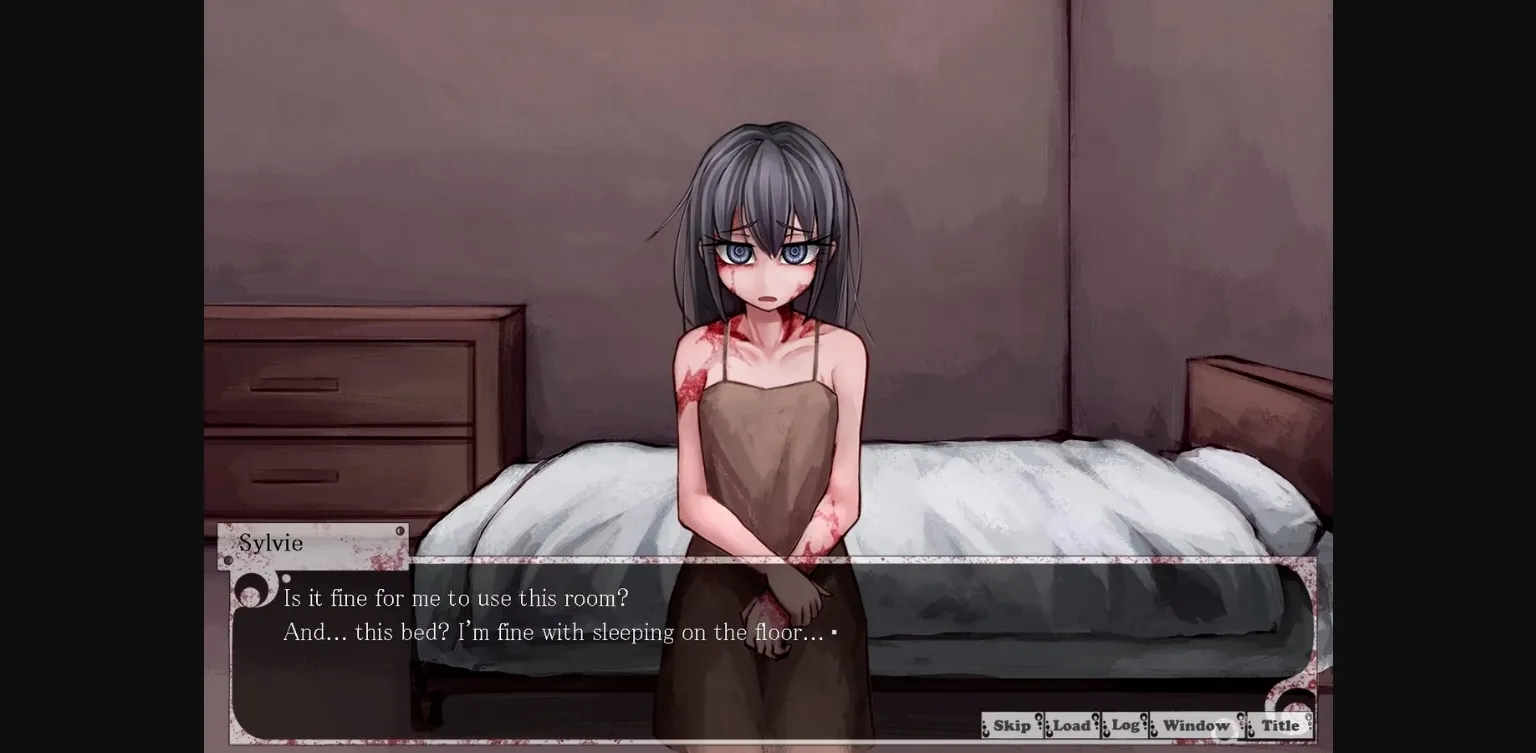The image size is (1536, 753).
Task: Click the continue indicator after the word floor
Action: tap(833, 632)
